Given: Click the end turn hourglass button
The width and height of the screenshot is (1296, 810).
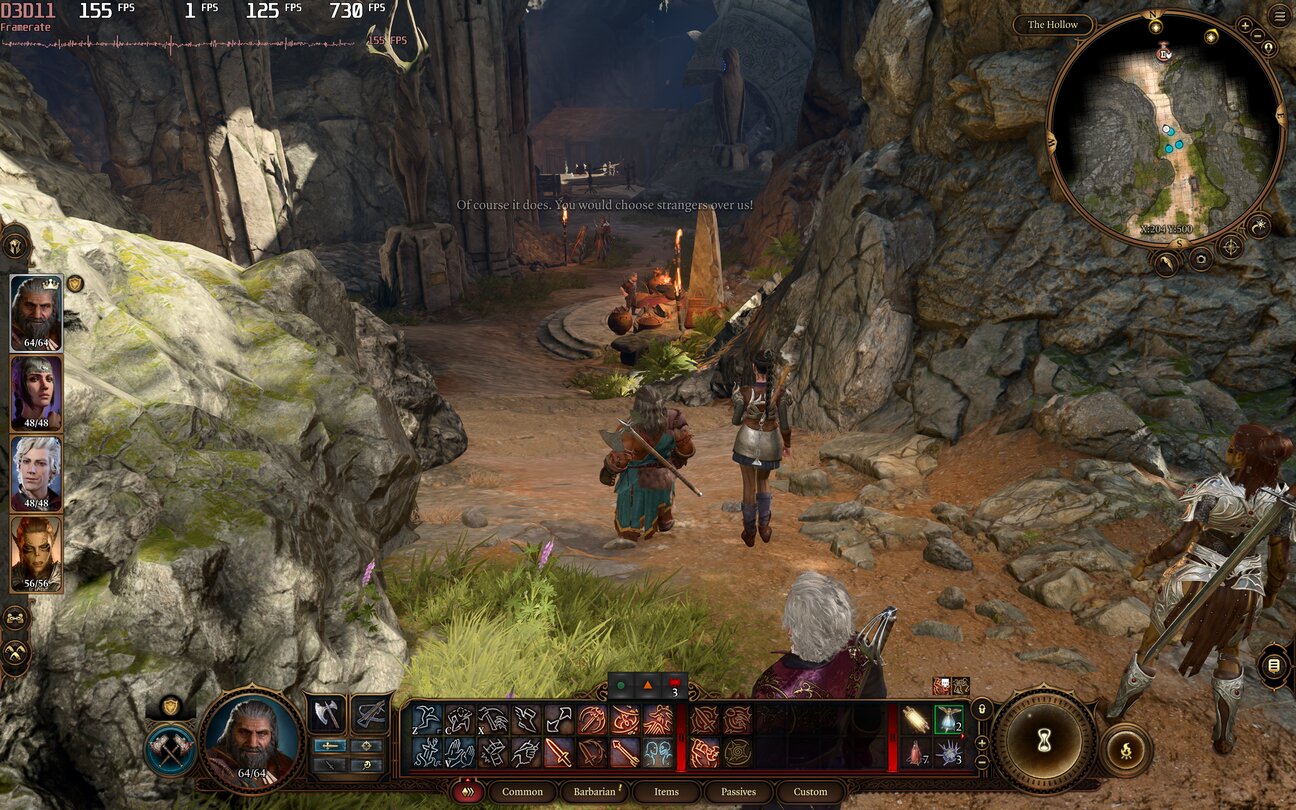Looking at the screenshot, I should point(1044,740).
